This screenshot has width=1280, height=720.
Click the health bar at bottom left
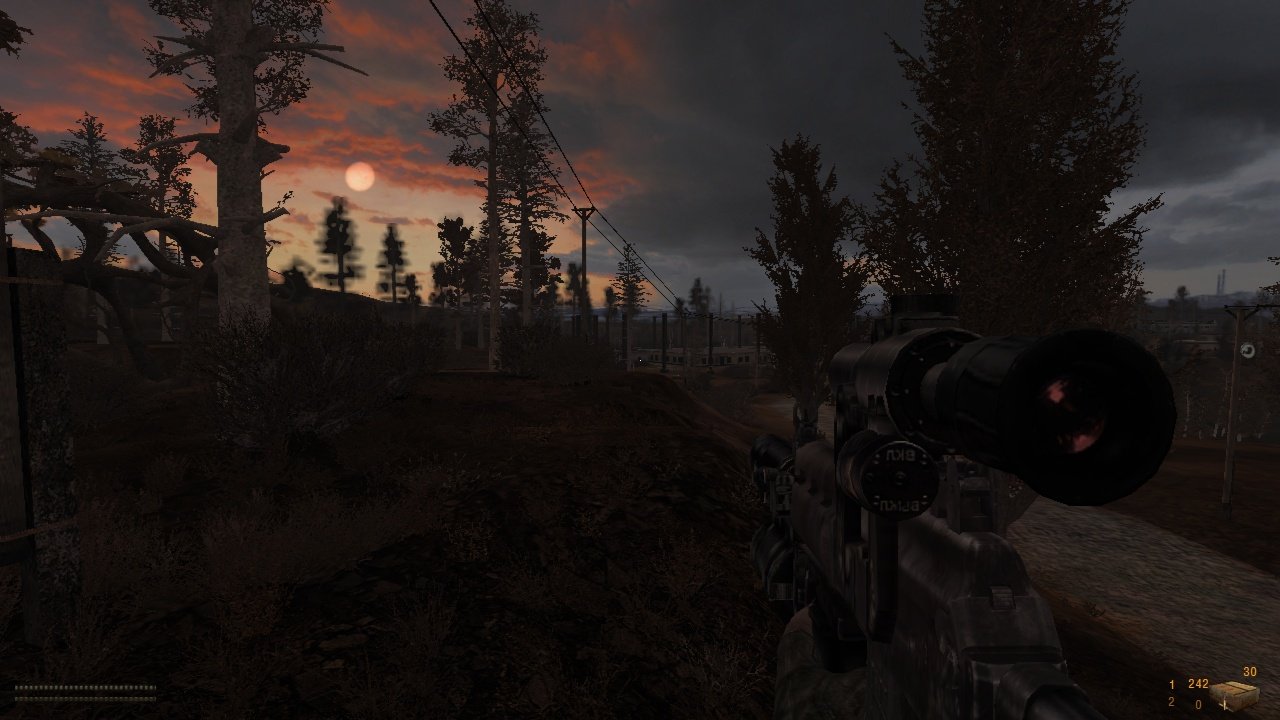[85, 687]
